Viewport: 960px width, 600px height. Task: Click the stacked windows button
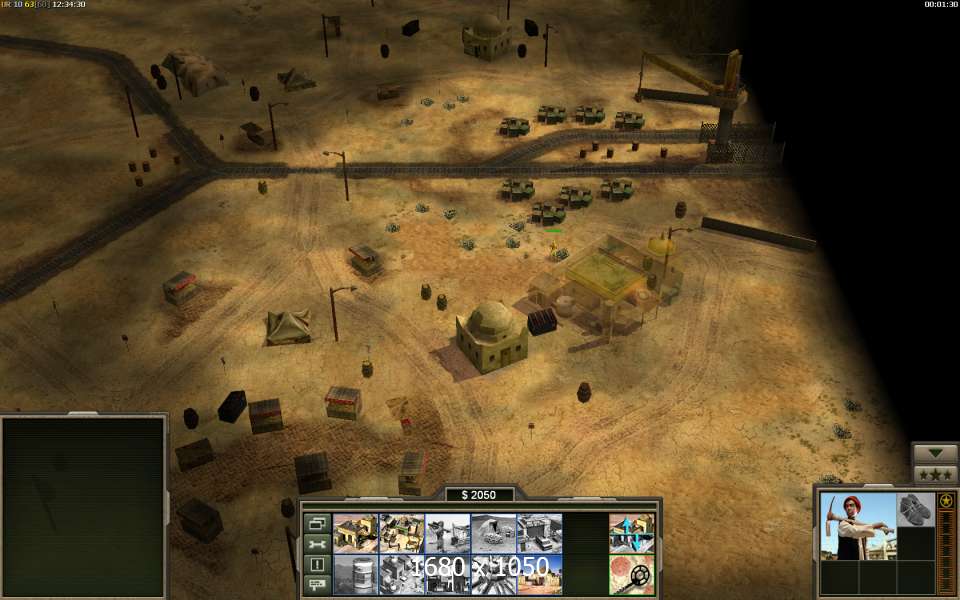[317, 523]
